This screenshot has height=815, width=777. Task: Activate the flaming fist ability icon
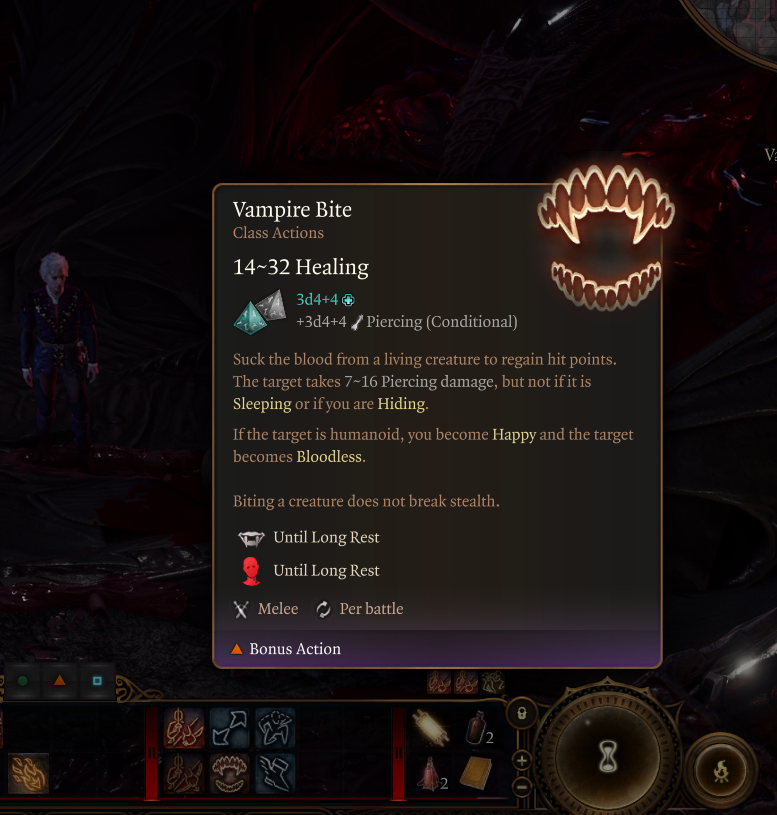[x=28, y=773]
